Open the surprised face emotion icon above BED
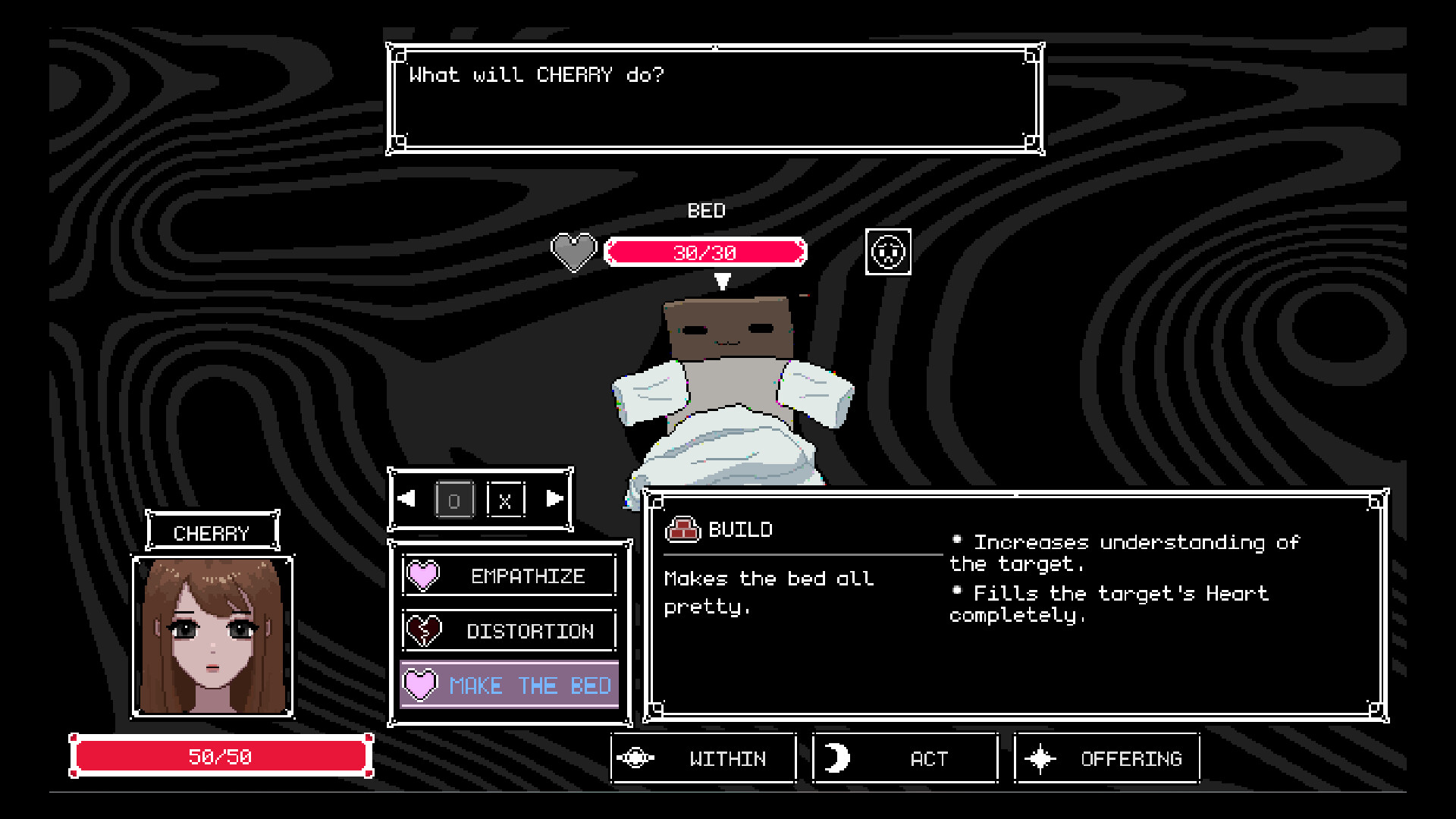The height and width of the screenshot is (819, 1456). [x=887, y=252]
